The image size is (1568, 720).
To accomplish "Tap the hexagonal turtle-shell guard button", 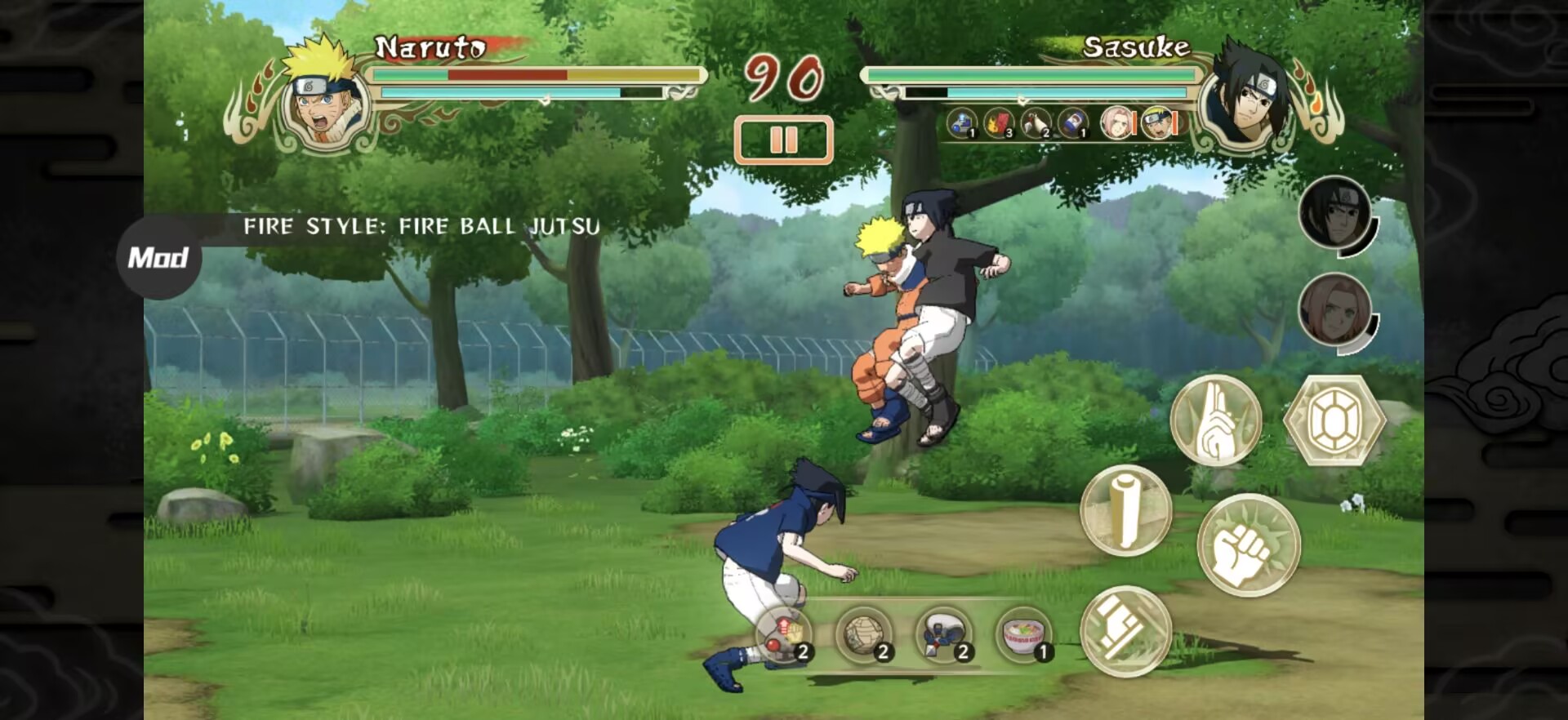I will pos(1334,421).
